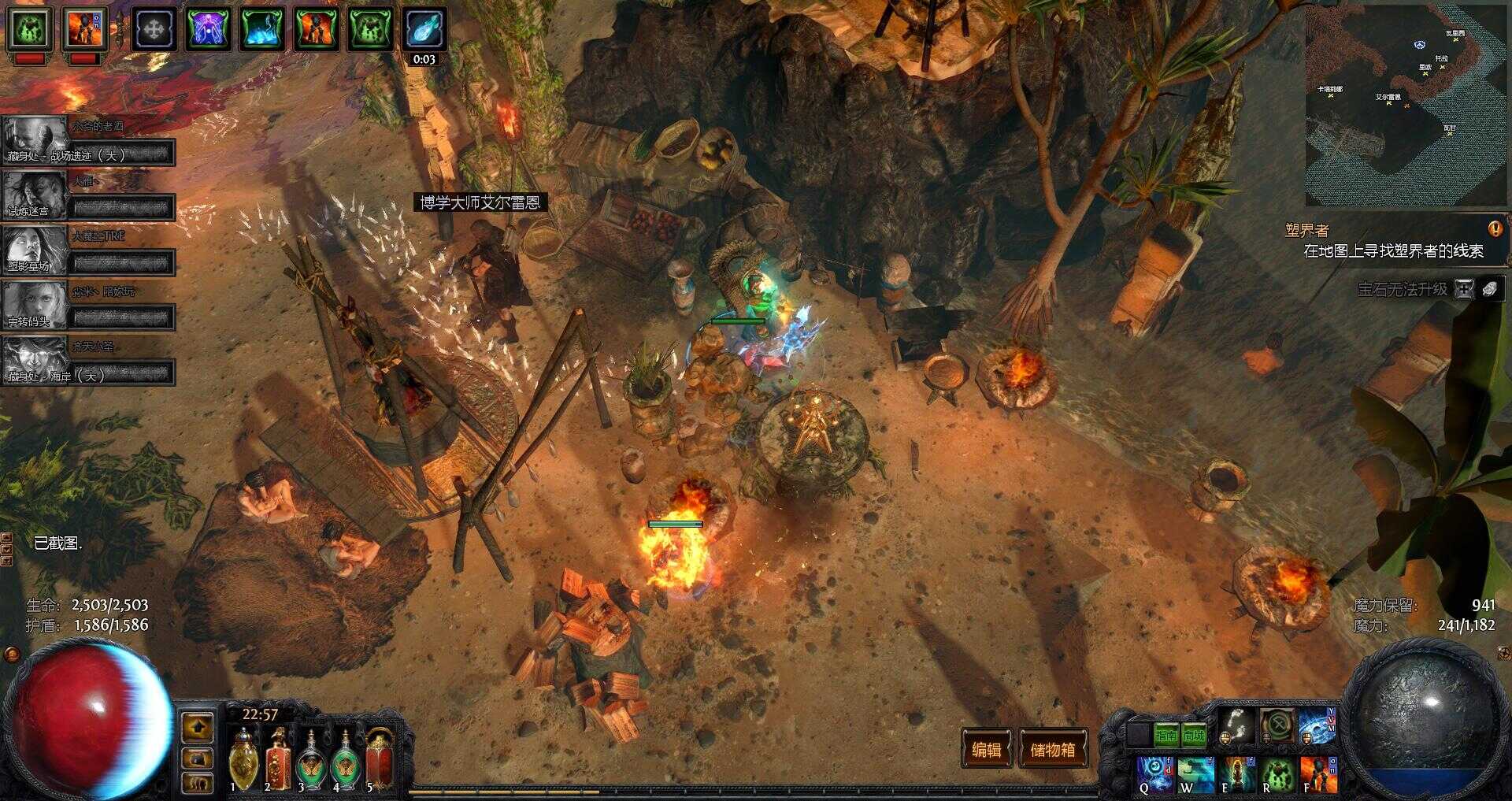Select the white footprints move skill slot
The height and width of the screenshot is (801, 1512).
point(1236,725)
